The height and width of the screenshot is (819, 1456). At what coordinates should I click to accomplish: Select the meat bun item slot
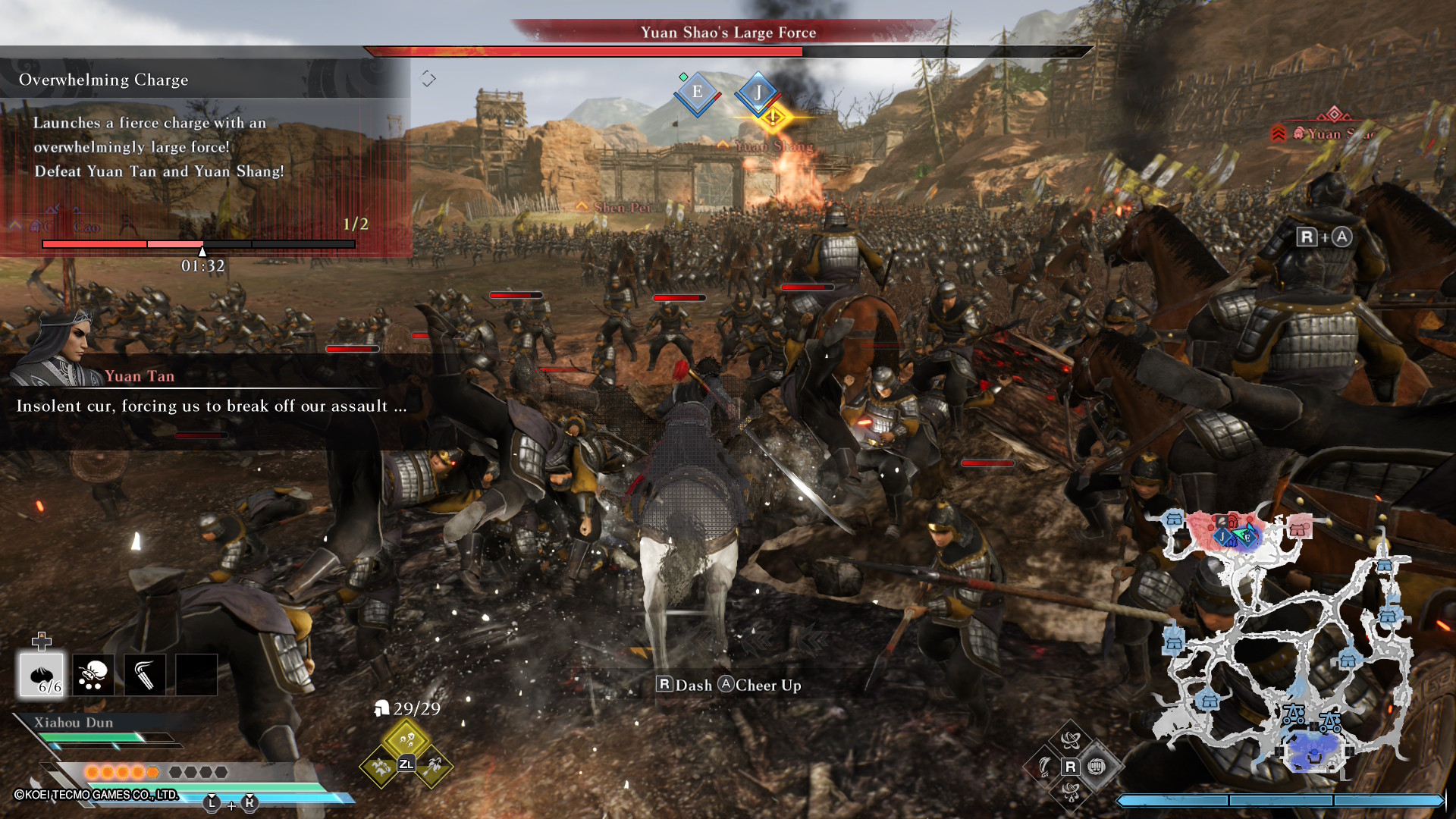[42, 674]
